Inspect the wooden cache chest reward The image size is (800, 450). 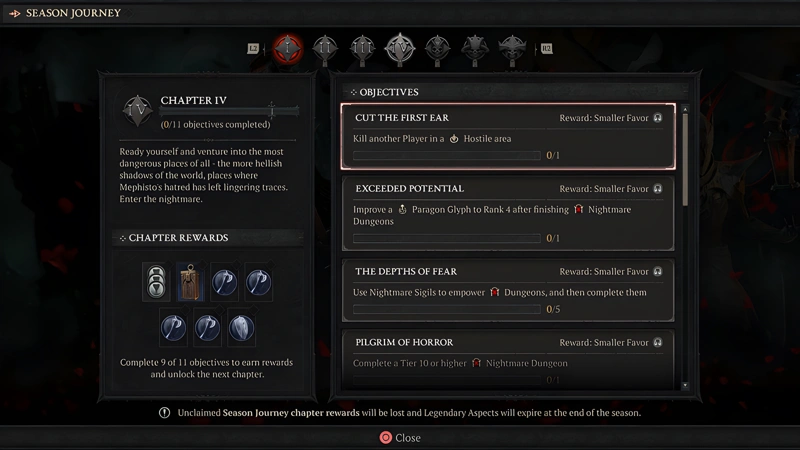pyautogui.click(x=191, y=281)
